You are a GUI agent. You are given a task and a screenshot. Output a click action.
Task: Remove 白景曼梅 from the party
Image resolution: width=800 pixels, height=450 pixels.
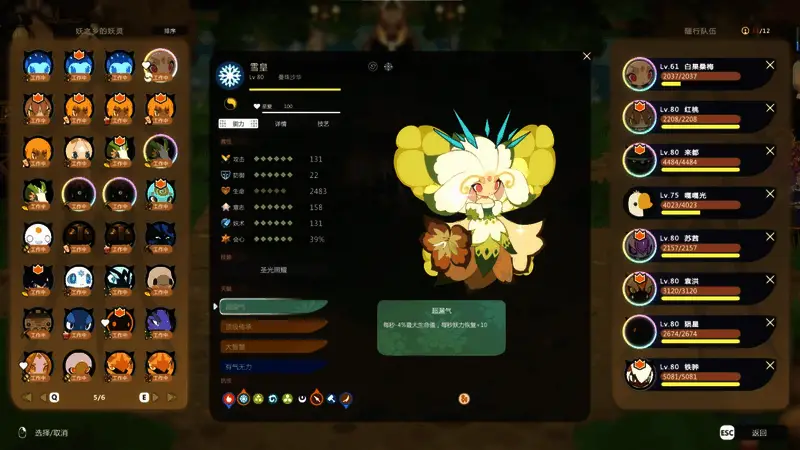click(770, 66)
